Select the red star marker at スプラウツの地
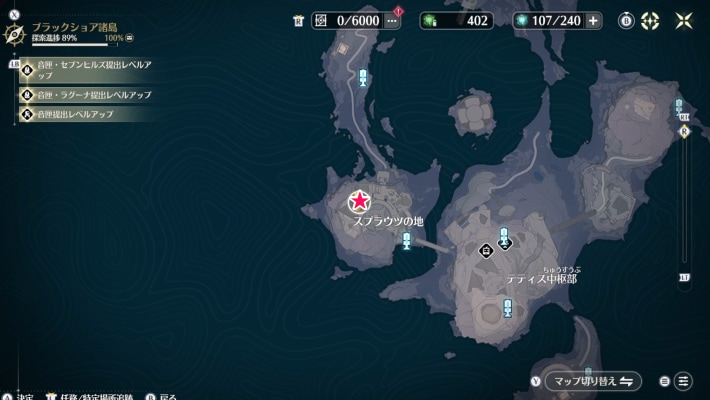The image size is (710, 400). pos(359,203)
